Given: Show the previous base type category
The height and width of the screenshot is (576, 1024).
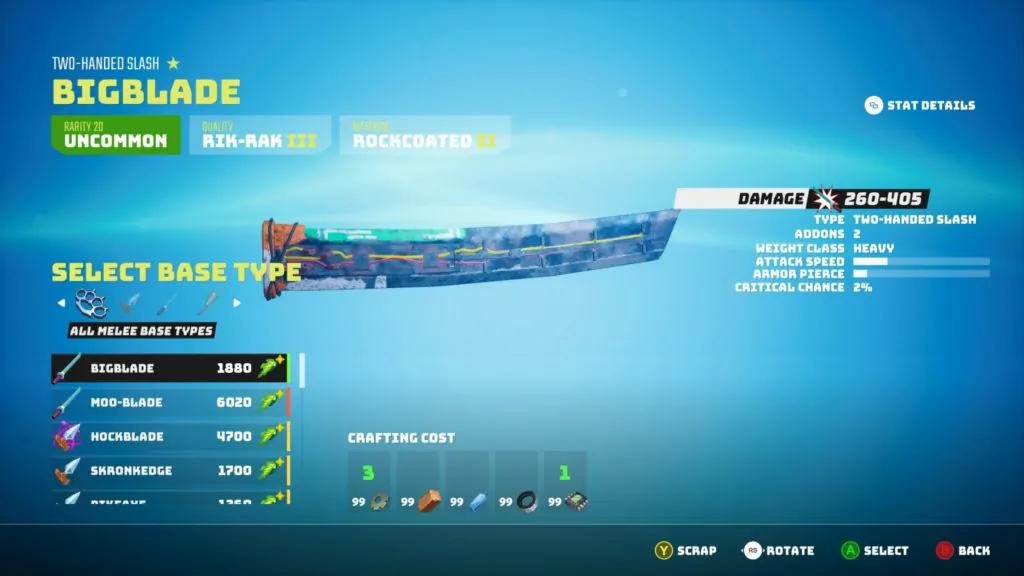Looking at the screenshot, I should click(x=61, y=303).
